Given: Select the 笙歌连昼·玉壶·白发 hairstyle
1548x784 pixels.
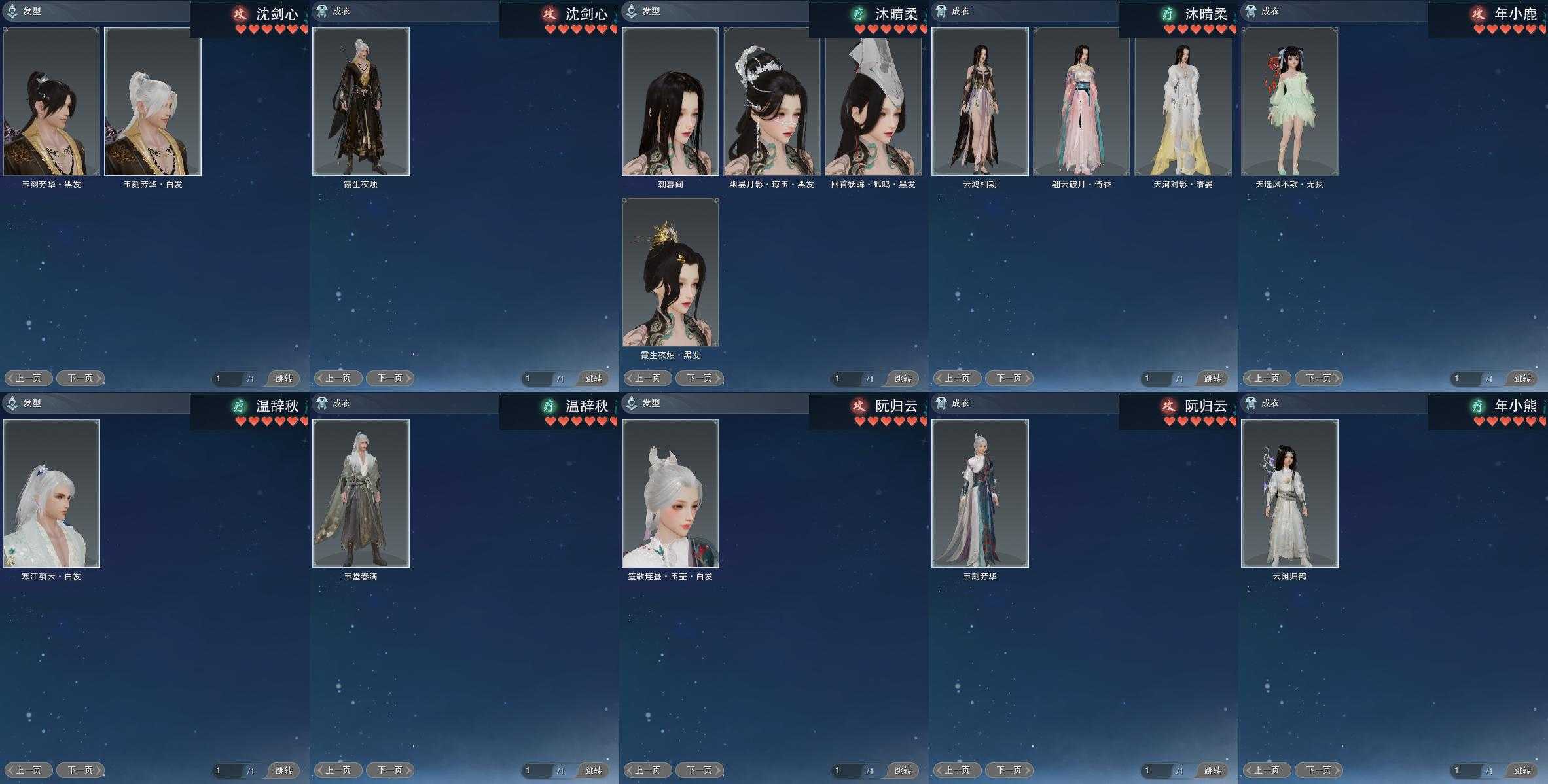Looking at the screenshot, I should (670, 493).
